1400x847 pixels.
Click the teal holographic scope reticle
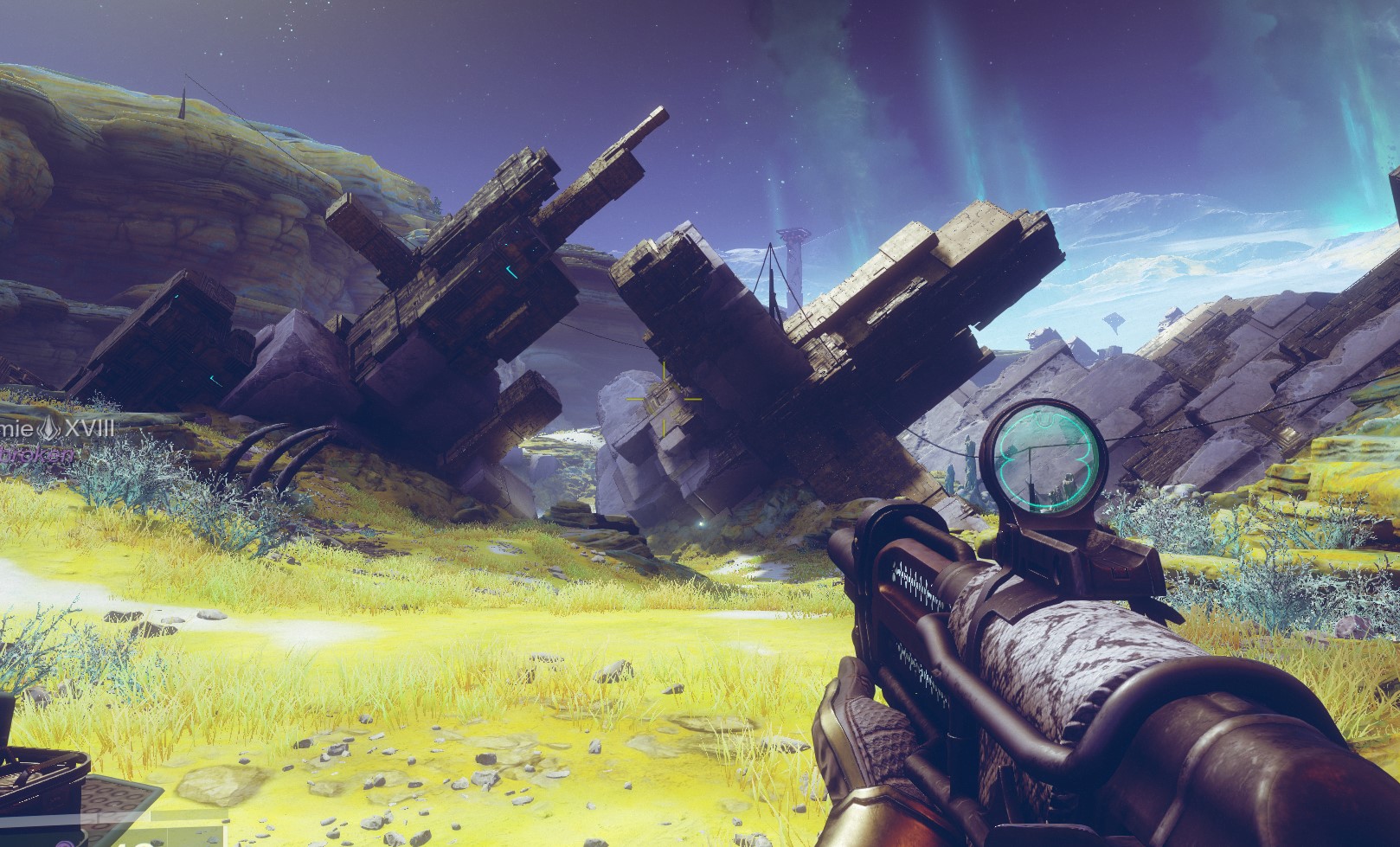tap(1044, 459)
